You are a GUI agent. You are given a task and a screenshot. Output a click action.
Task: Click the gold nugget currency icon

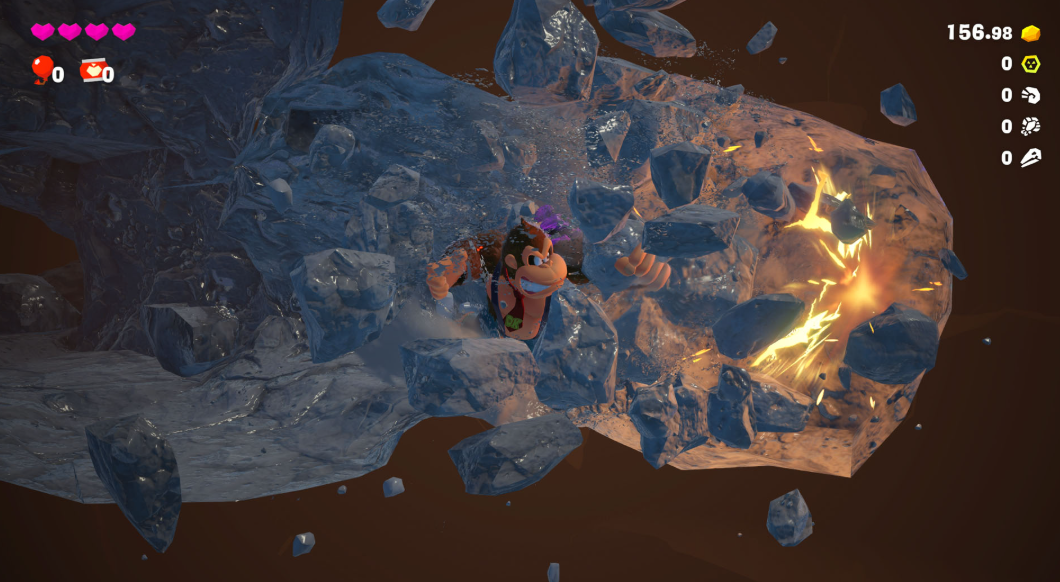(x=1031, y=33)
